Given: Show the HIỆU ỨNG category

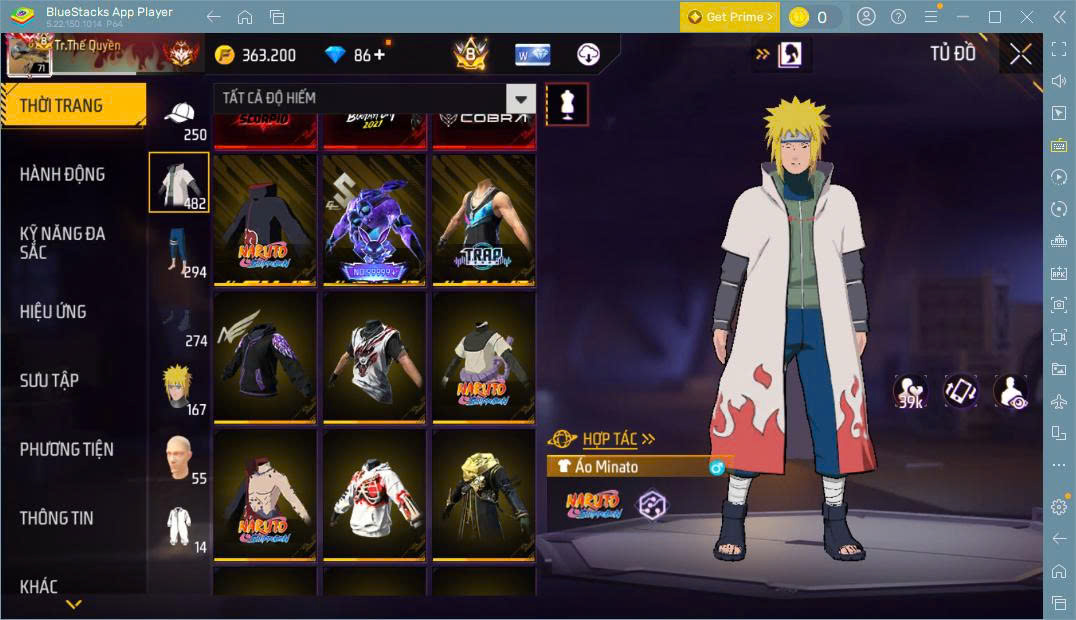Looking at the screenshot, I should coord(53,311).
